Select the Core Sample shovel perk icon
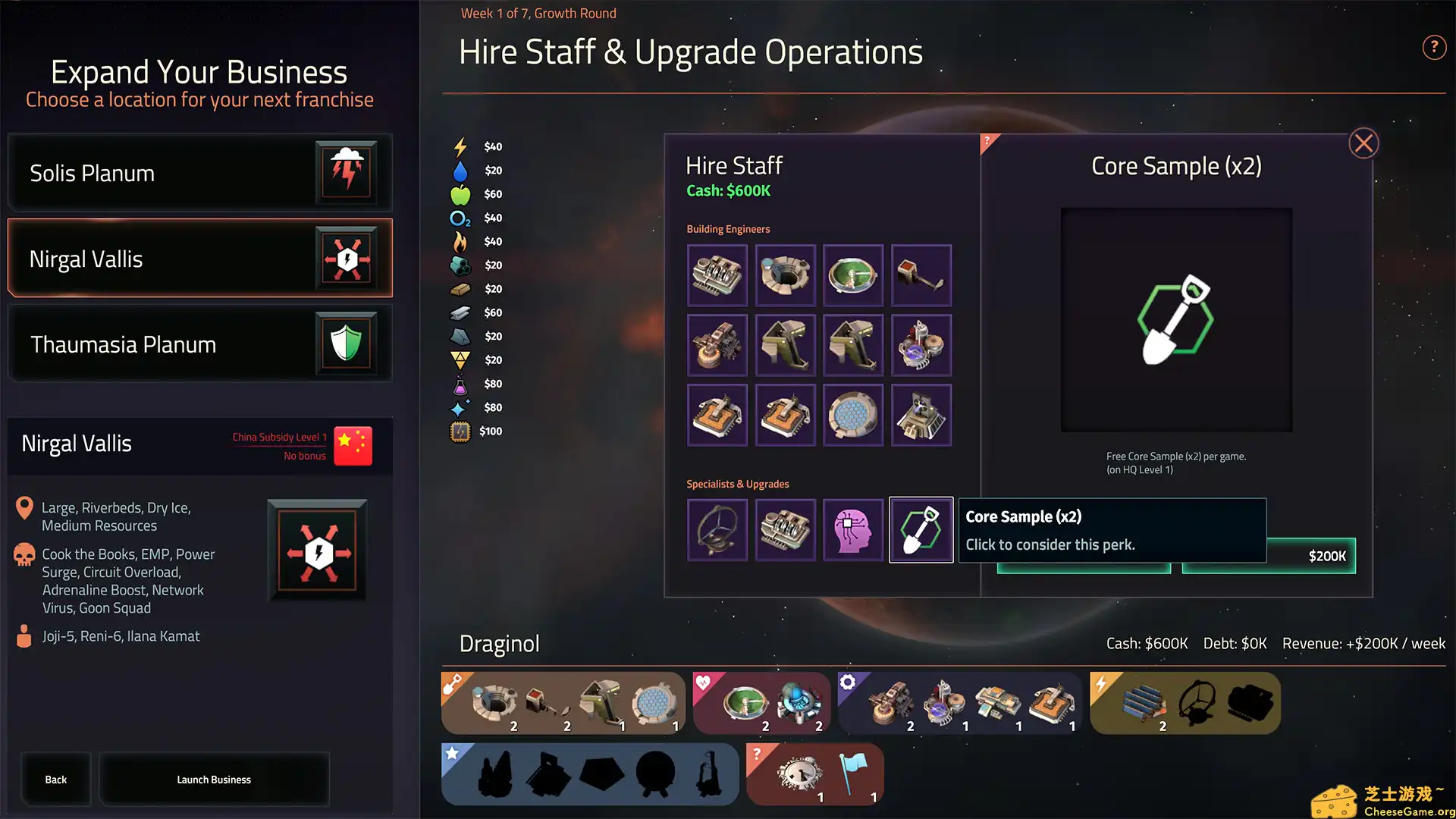Image resolution: width=1456 pixels, height=819 pixels. click(921, 529)
